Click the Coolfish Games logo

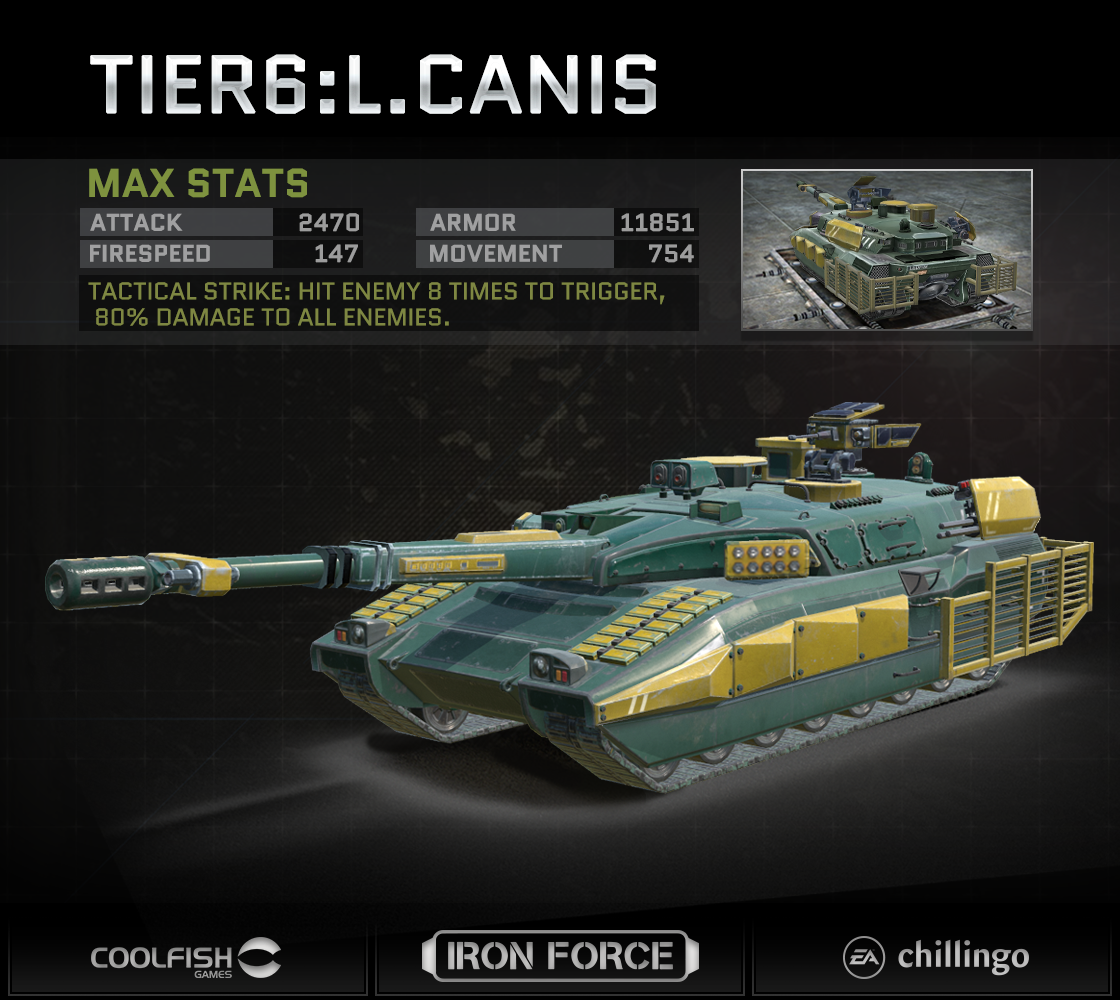pyautogui.click(x=186, y=957)
